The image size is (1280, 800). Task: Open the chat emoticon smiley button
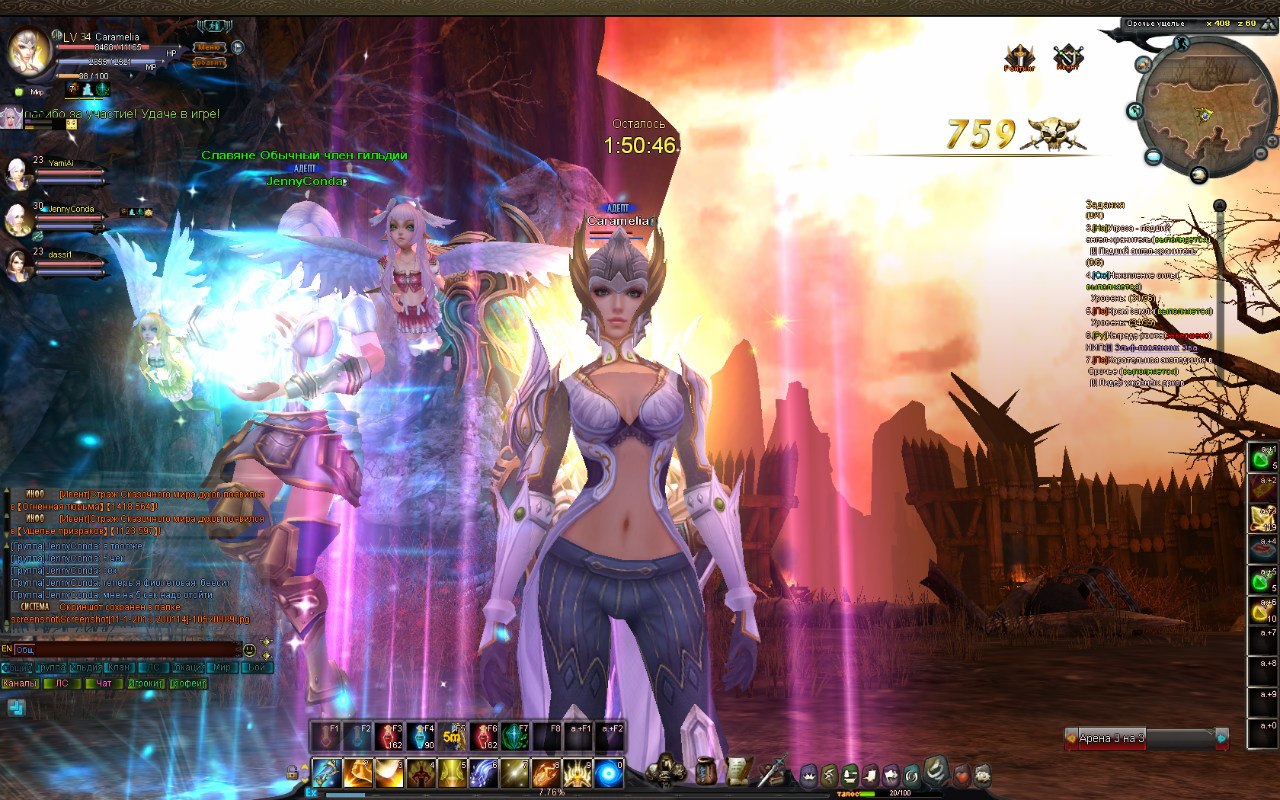[x=249, y=649]
